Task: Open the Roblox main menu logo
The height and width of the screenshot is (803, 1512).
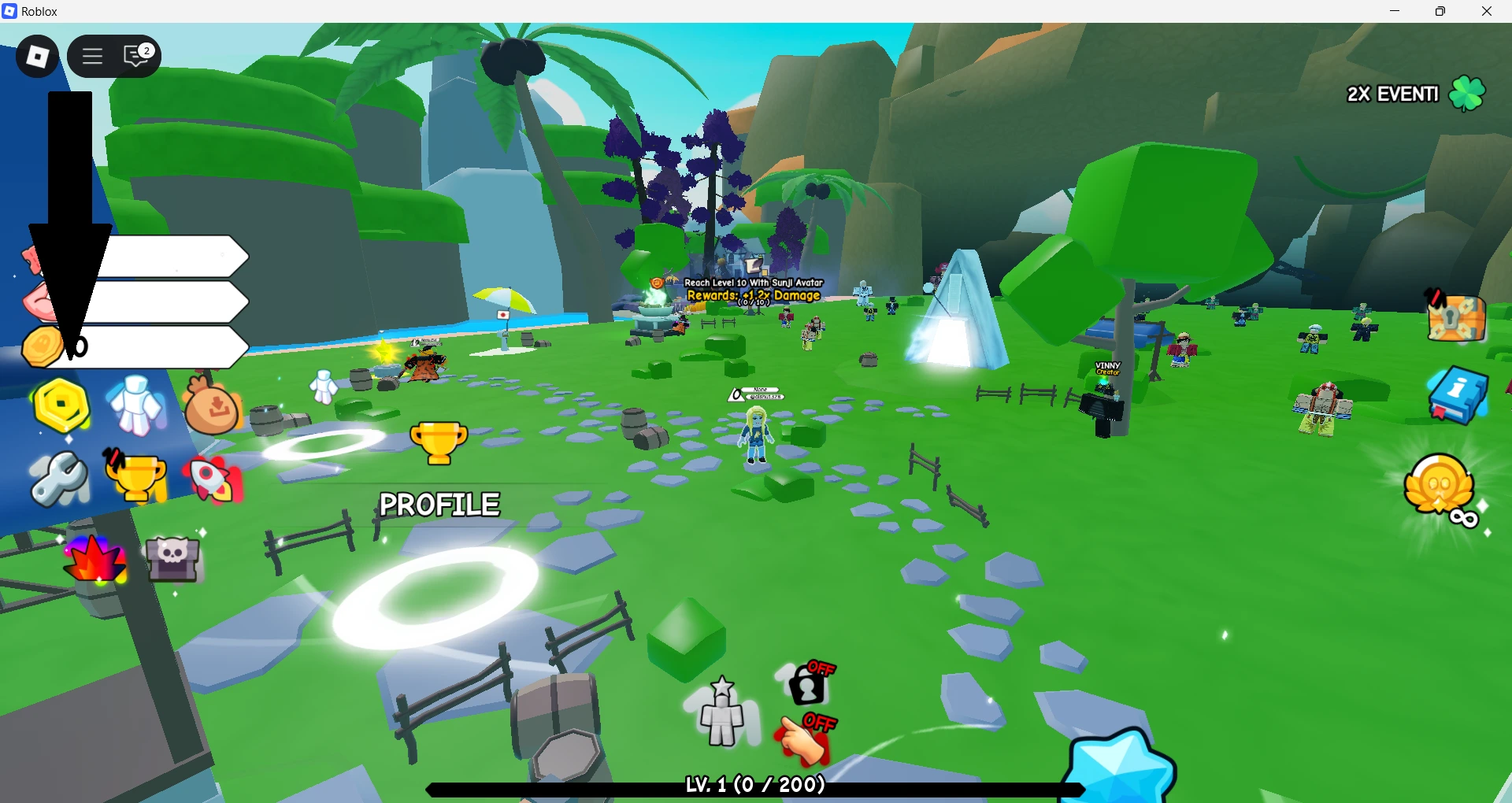Action: pyautogui.click(x=37, y=56)
